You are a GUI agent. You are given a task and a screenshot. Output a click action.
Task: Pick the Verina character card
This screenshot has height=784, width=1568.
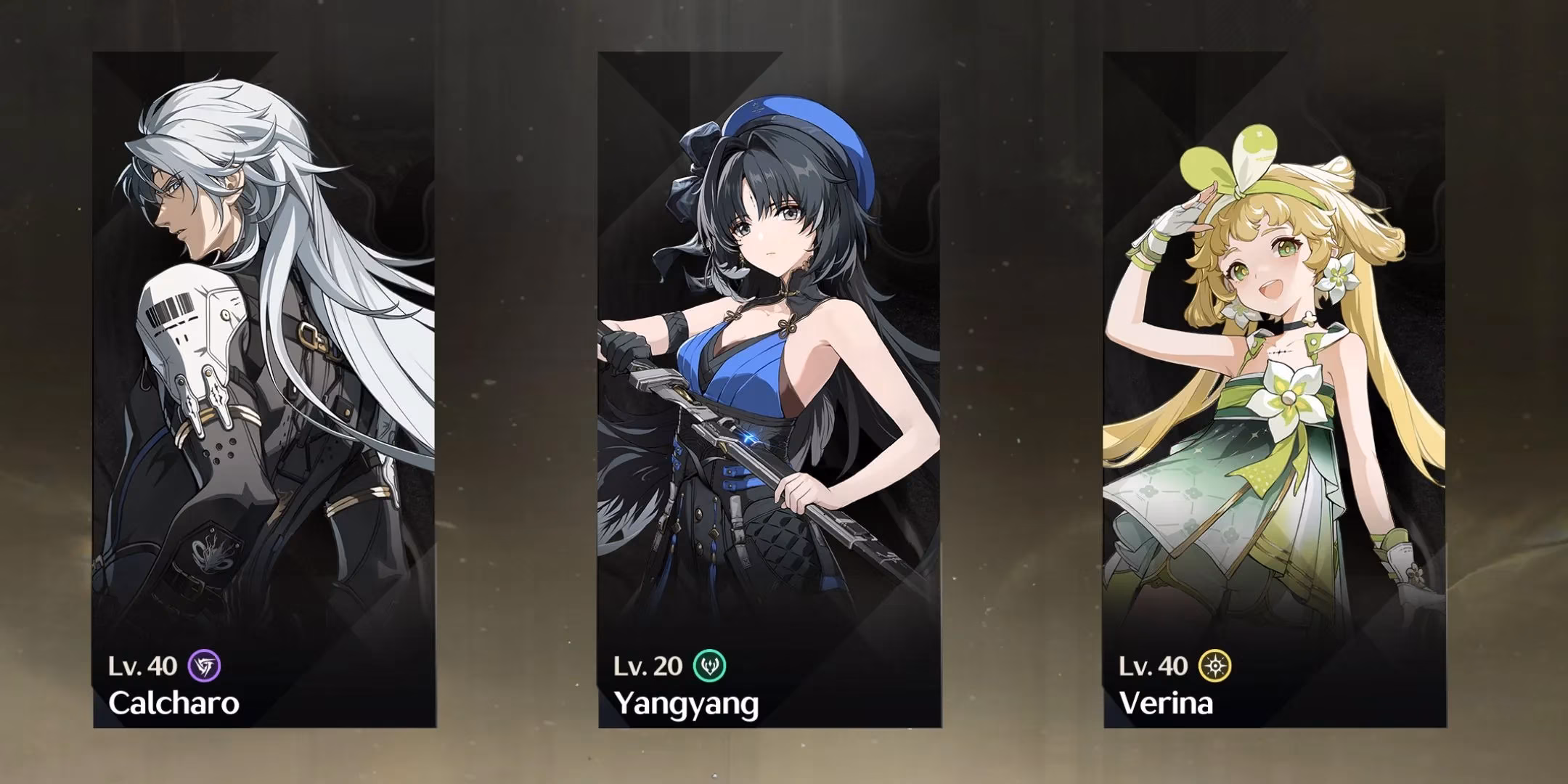pos(1275,390)
